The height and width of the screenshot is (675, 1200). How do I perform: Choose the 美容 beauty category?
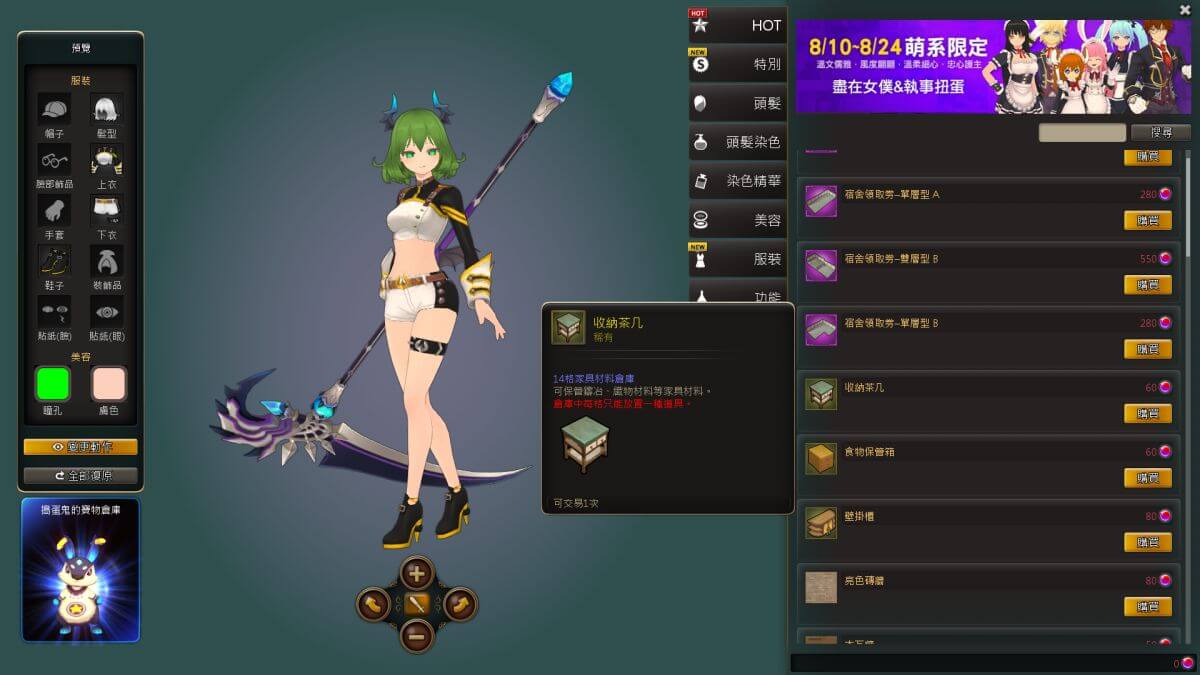click(x=738, y=220)
